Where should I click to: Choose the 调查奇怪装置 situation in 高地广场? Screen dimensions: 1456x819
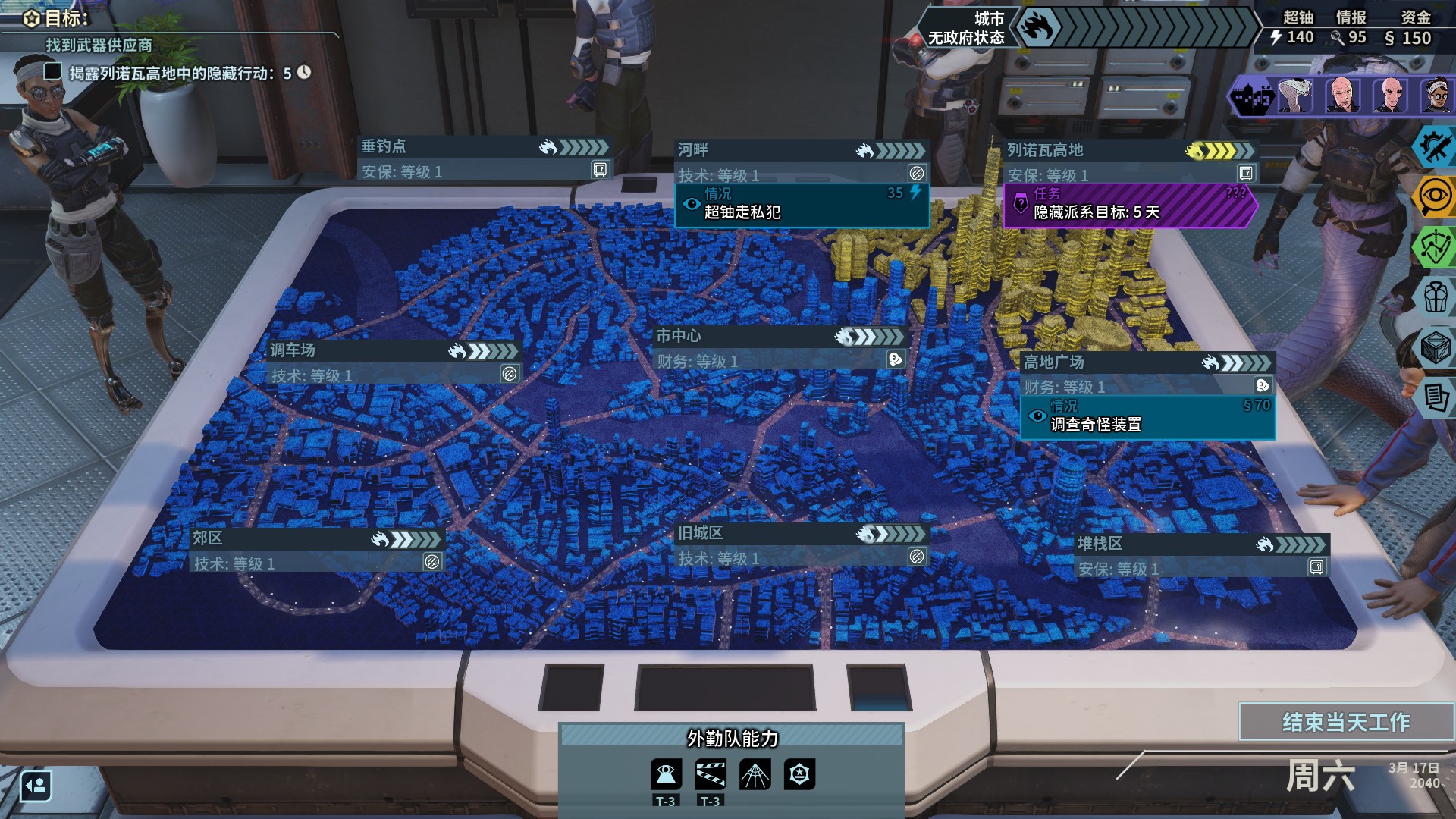pos(1147,418)
